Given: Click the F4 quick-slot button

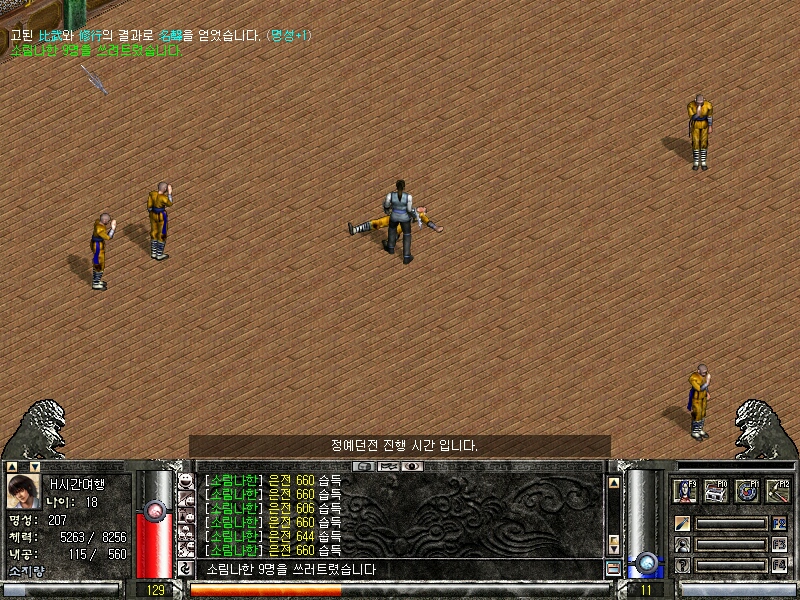Looking at the screenshot, I should [780, 566].
